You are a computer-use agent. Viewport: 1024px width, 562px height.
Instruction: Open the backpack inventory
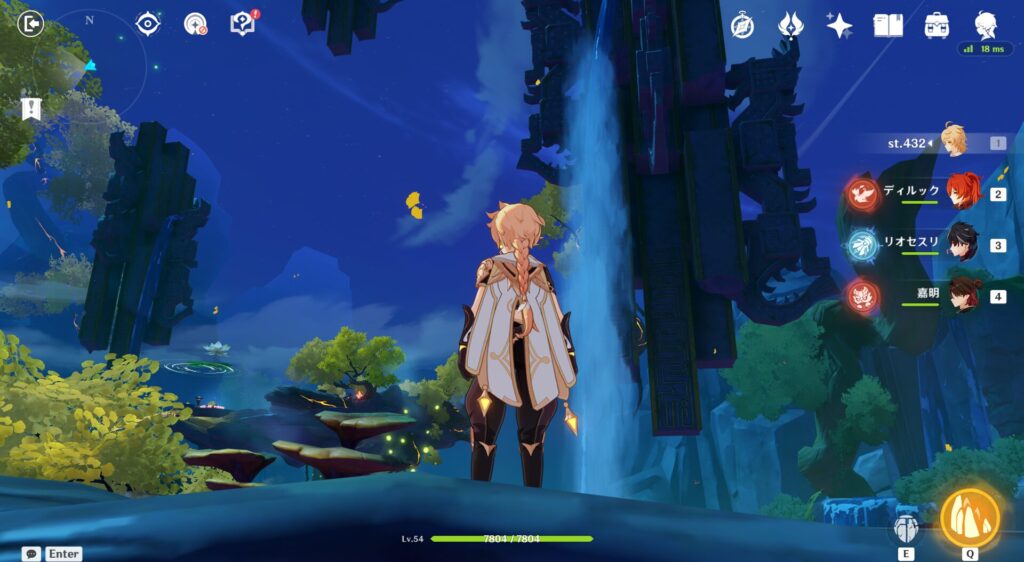[x=937, y=25]
